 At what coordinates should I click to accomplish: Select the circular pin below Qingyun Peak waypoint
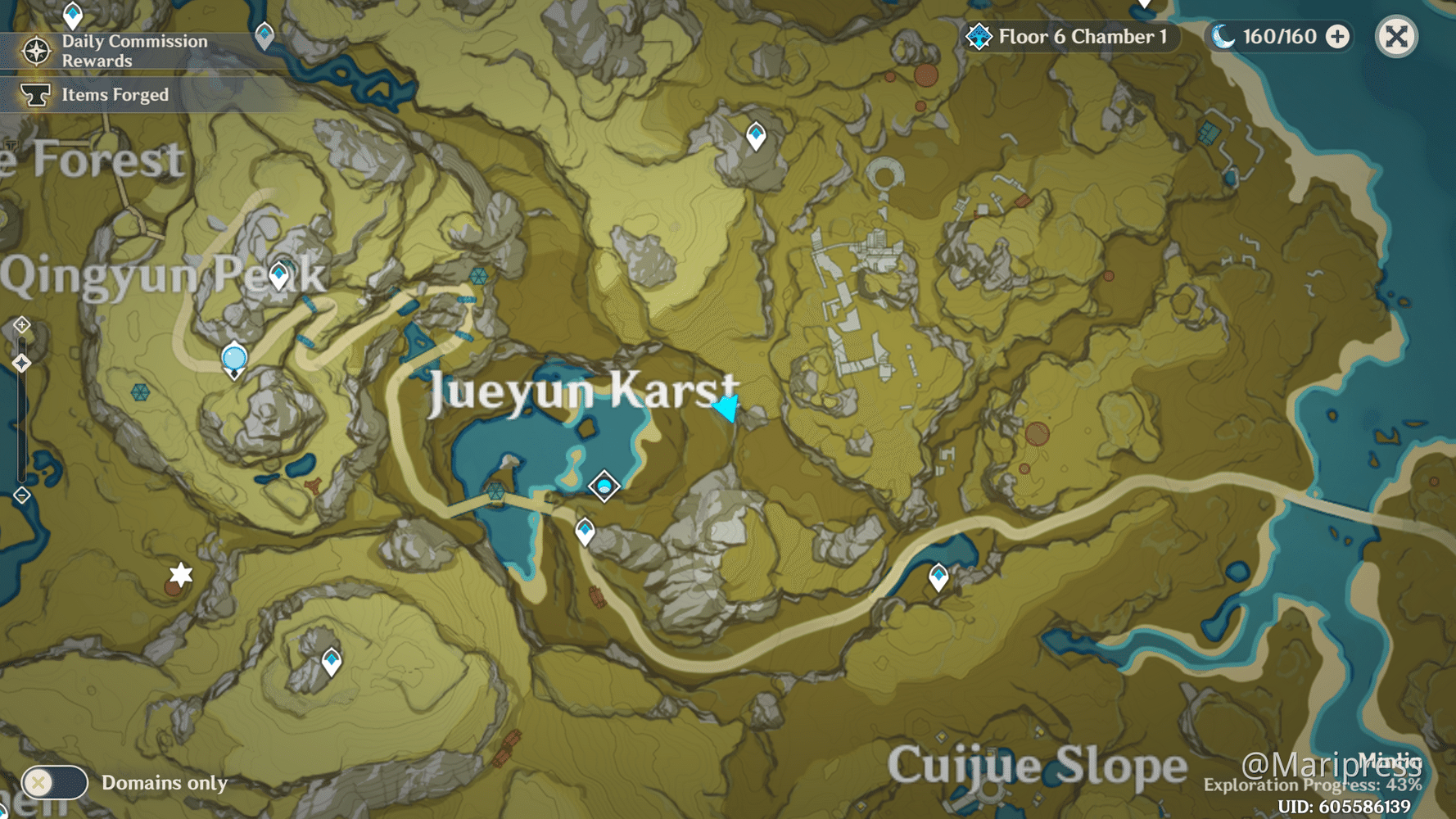[x=233, y=357]
